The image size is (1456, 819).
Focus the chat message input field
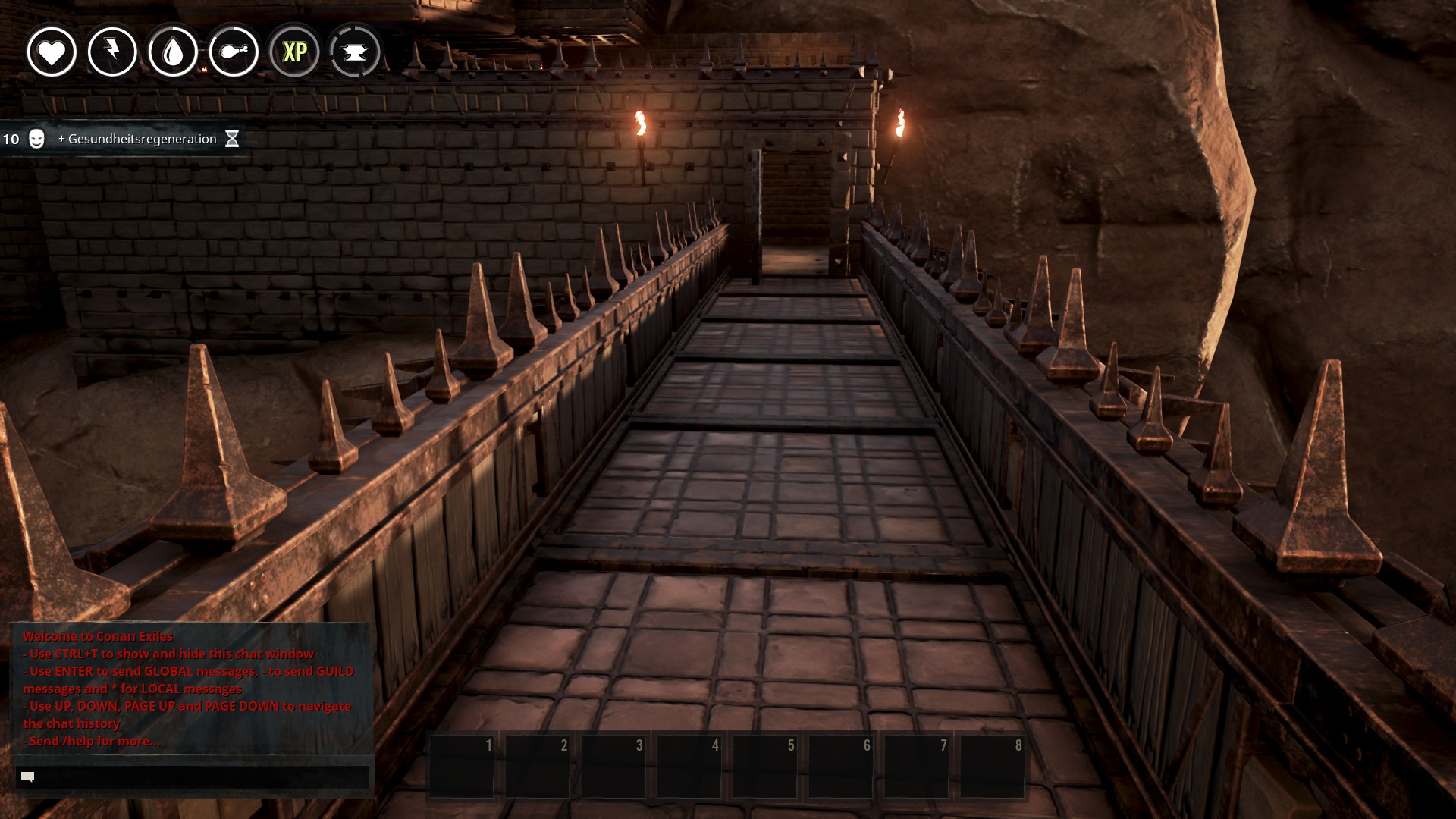point(193,777)
